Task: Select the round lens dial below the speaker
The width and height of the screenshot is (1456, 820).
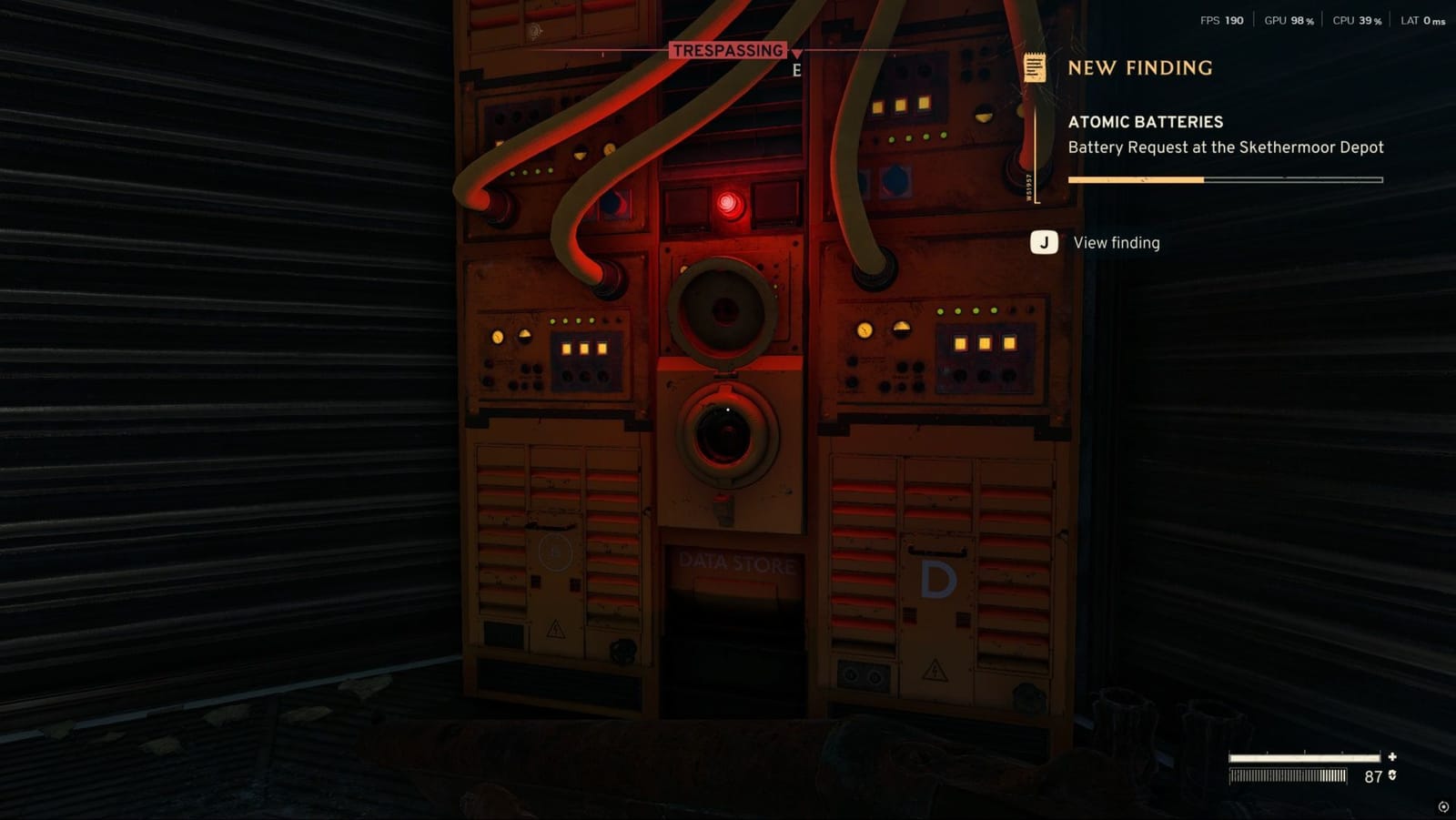Action: (724, 433)
